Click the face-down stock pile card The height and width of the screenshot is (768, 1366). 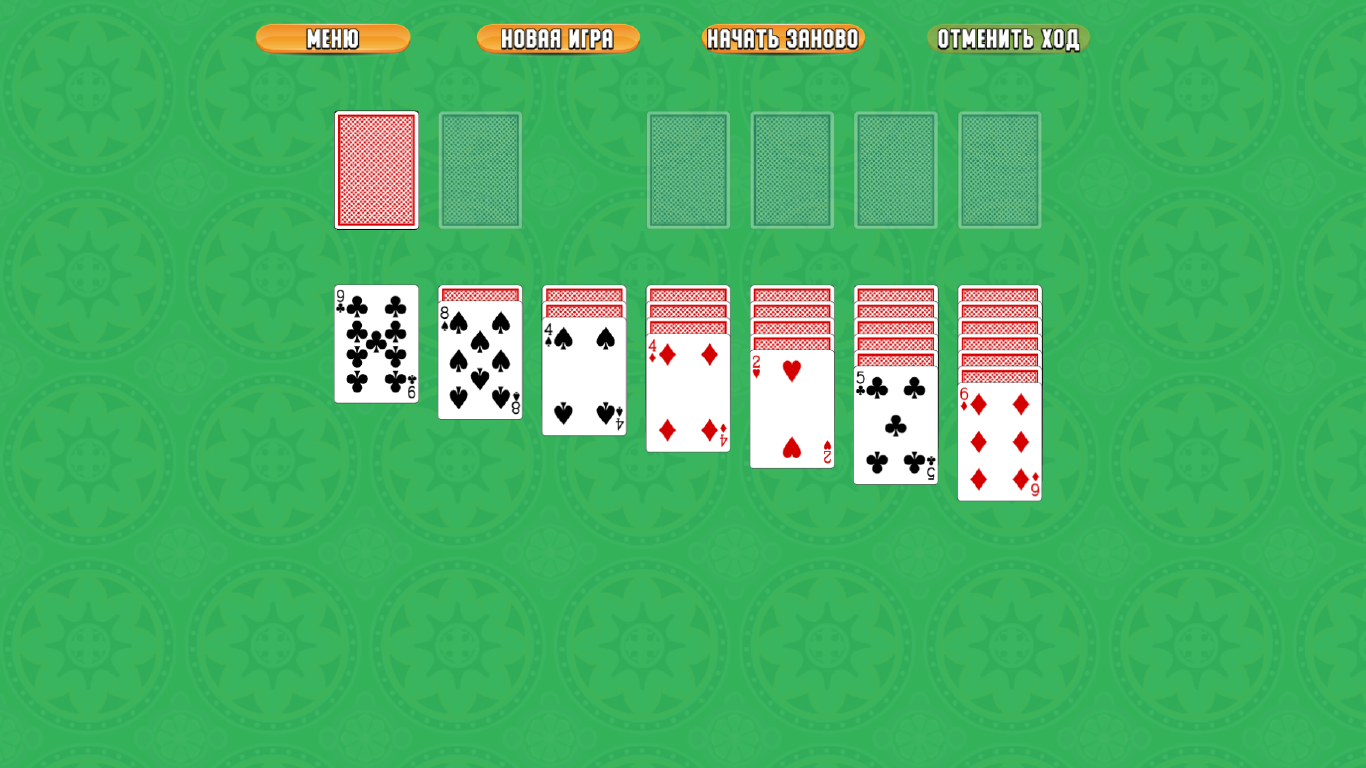[376, 170]
